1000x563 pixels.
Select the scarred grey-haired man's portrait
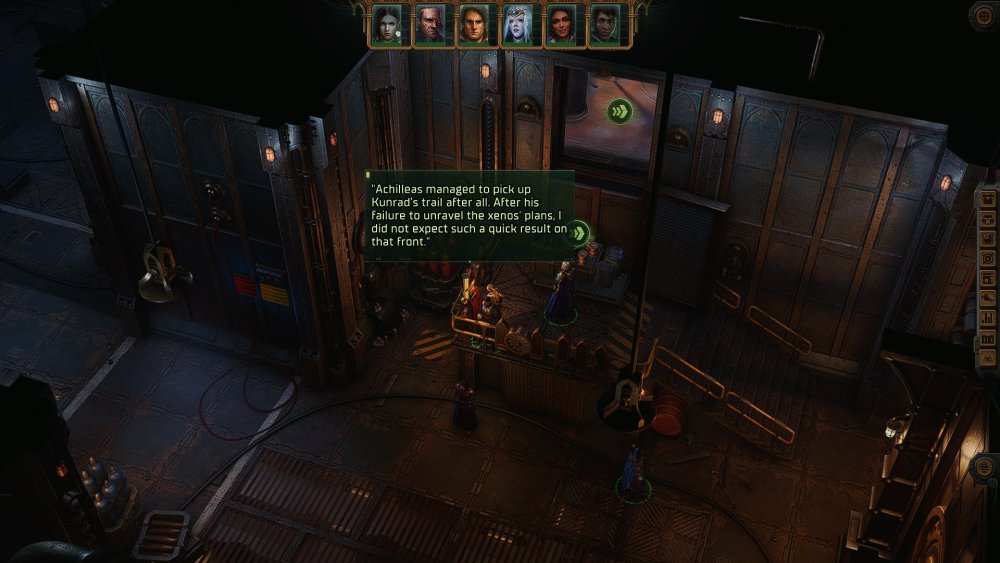click(x=430, y=25)
